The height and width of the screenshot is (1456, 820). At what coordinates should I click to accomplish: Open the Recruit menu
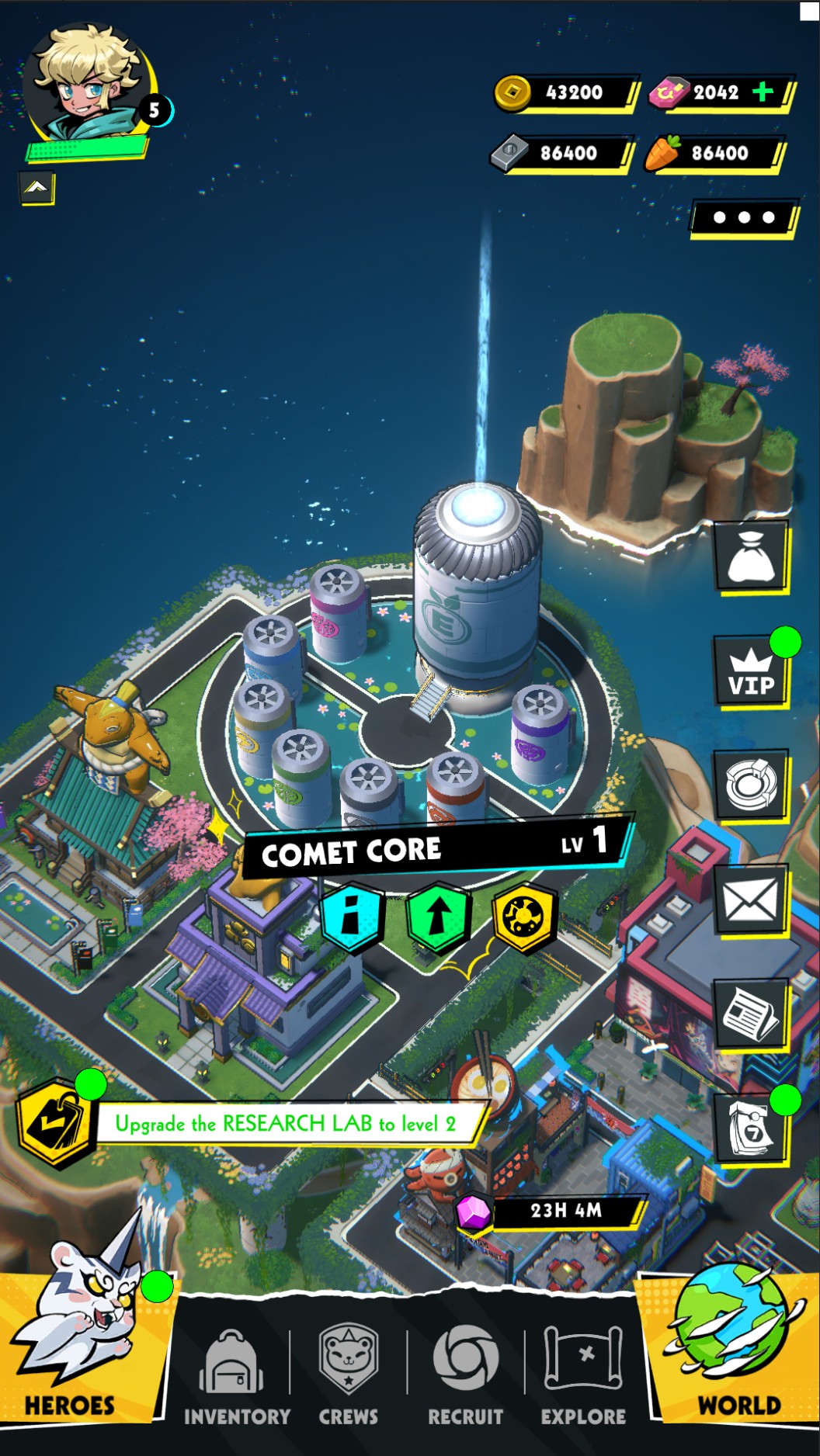coord(465,1375)
